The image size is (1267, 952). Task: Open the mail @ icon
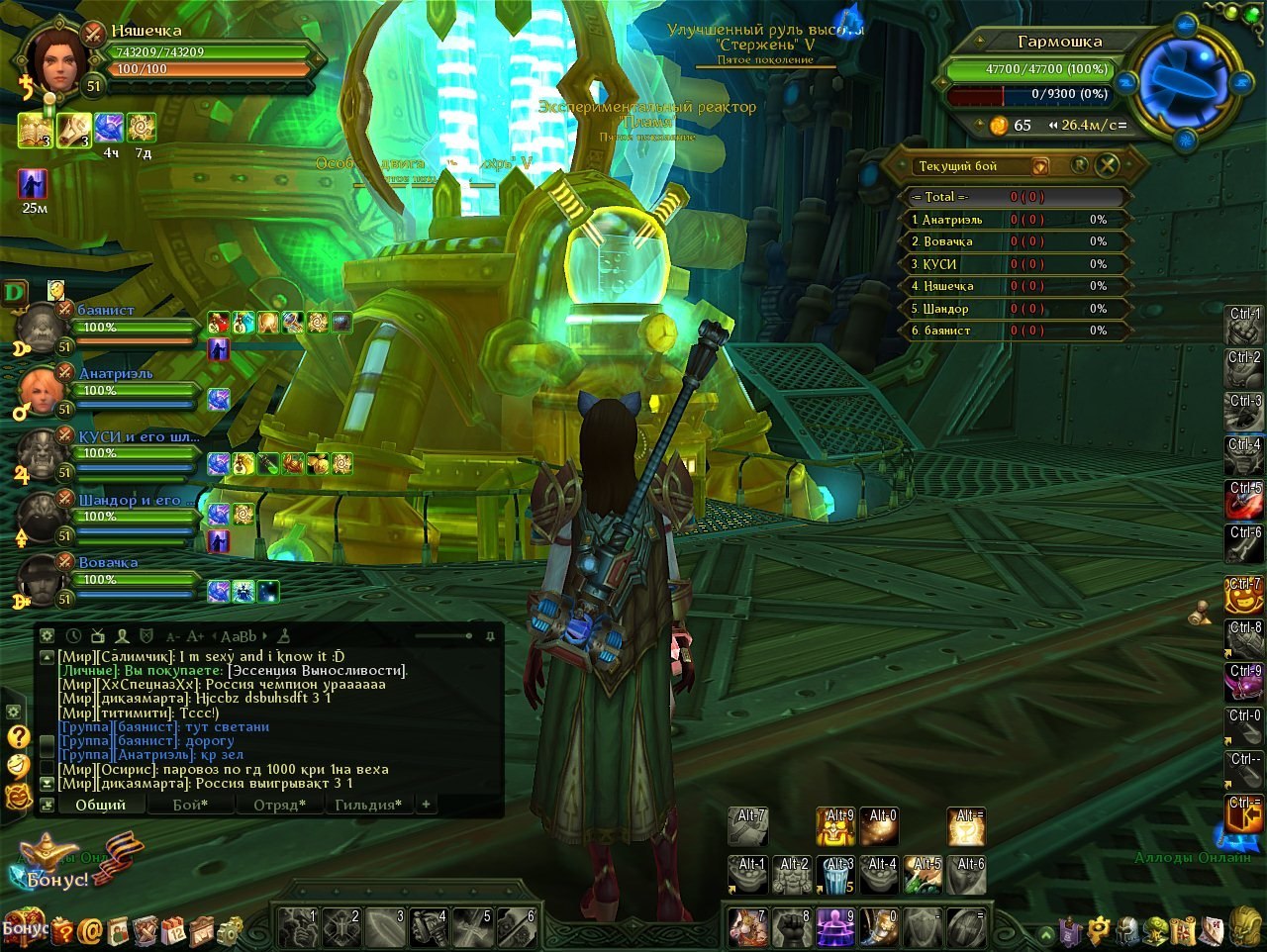click(91, 931)
